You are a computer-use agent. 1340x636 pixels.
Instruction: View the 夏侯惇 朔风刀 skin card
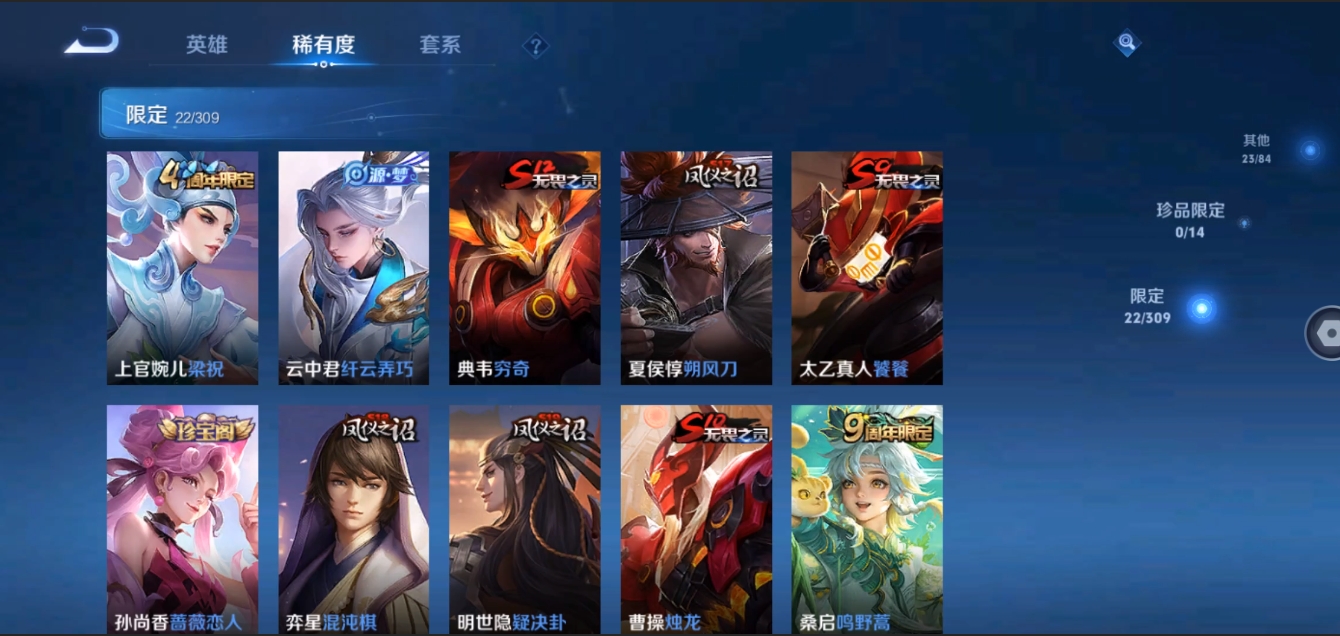pyautogui.click(x=696, y=268)
